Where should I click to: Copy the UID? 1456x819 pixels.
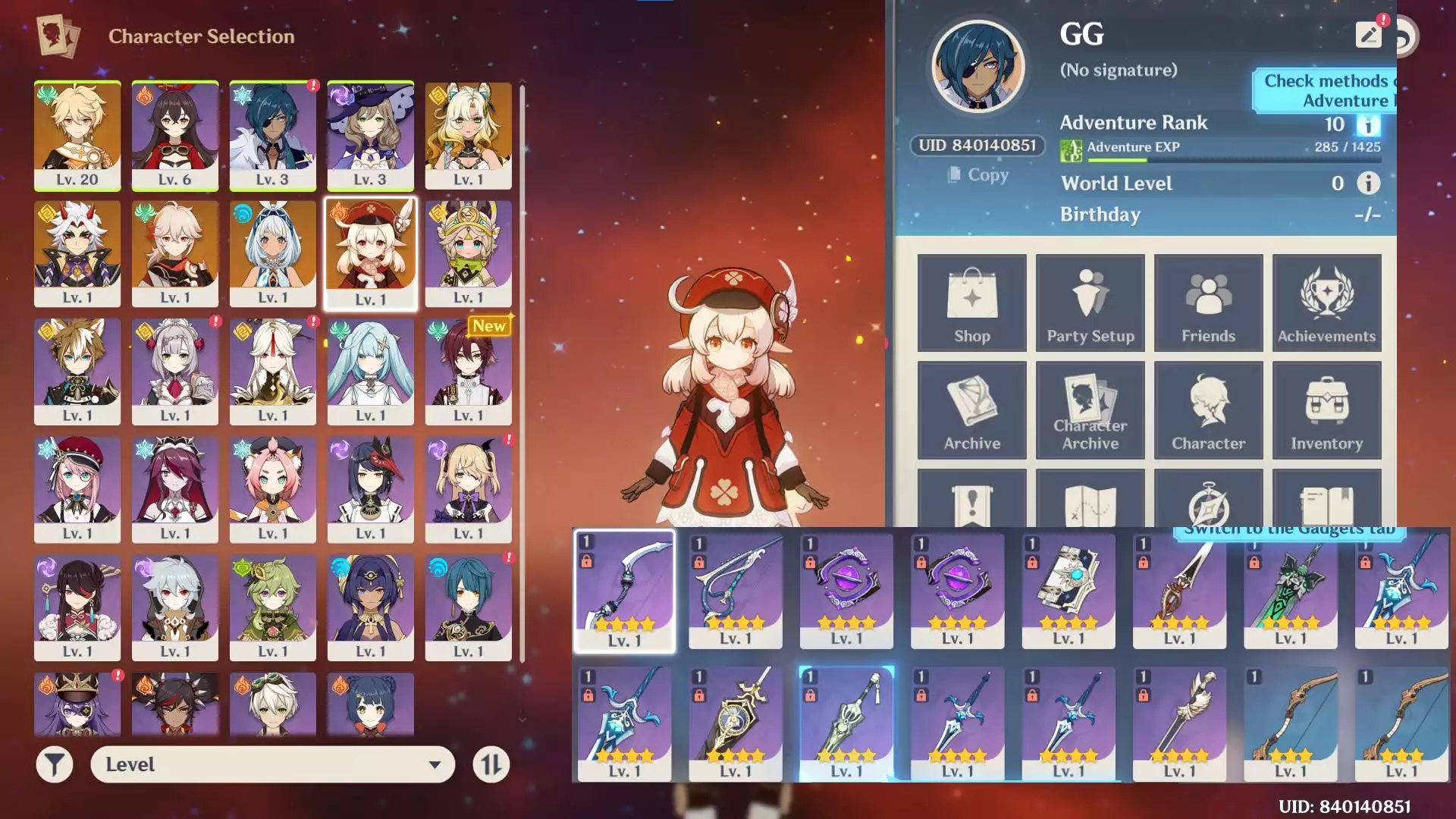coord(978,175)
